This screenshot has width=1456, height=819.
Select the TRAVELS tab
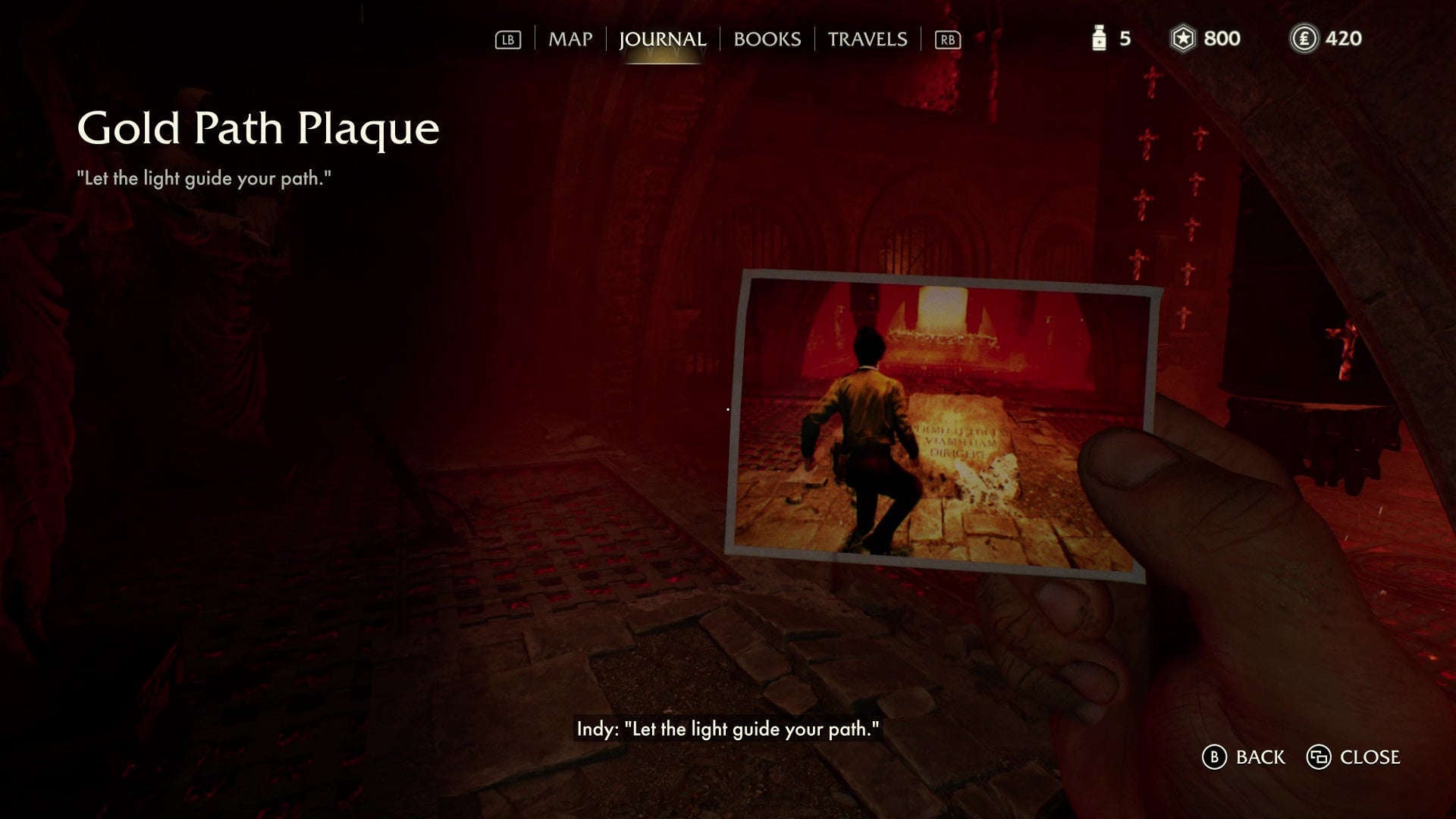(868, 39)
